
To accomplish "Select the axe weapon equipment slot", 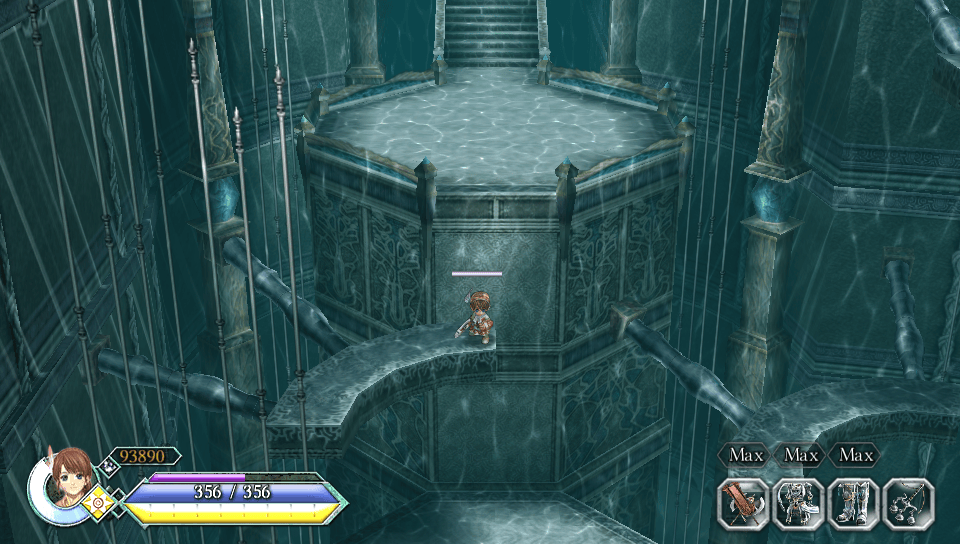I will point(743,503).
